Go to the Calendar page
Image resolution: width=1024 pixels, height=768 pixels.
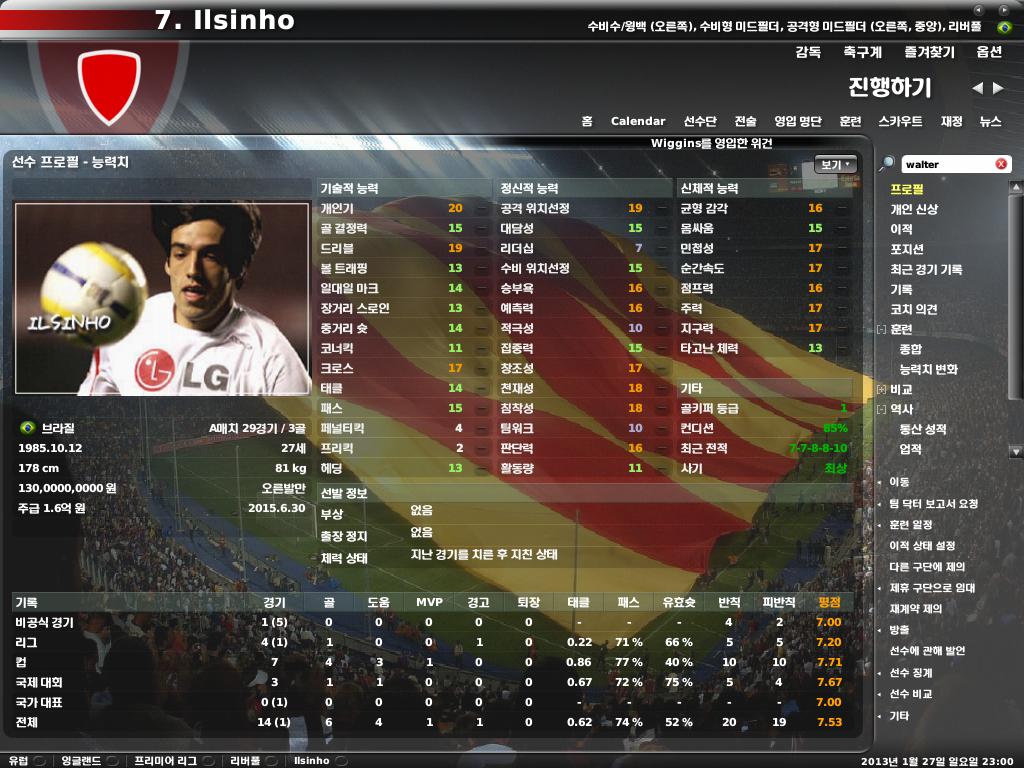pos(638,121)
